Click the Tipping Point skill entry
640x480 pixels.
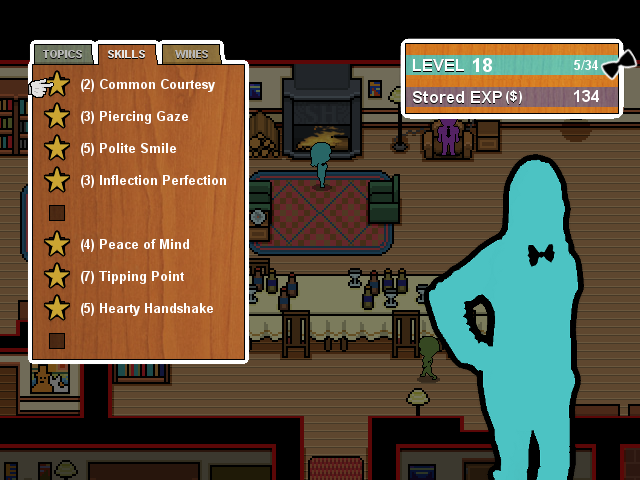141,277
